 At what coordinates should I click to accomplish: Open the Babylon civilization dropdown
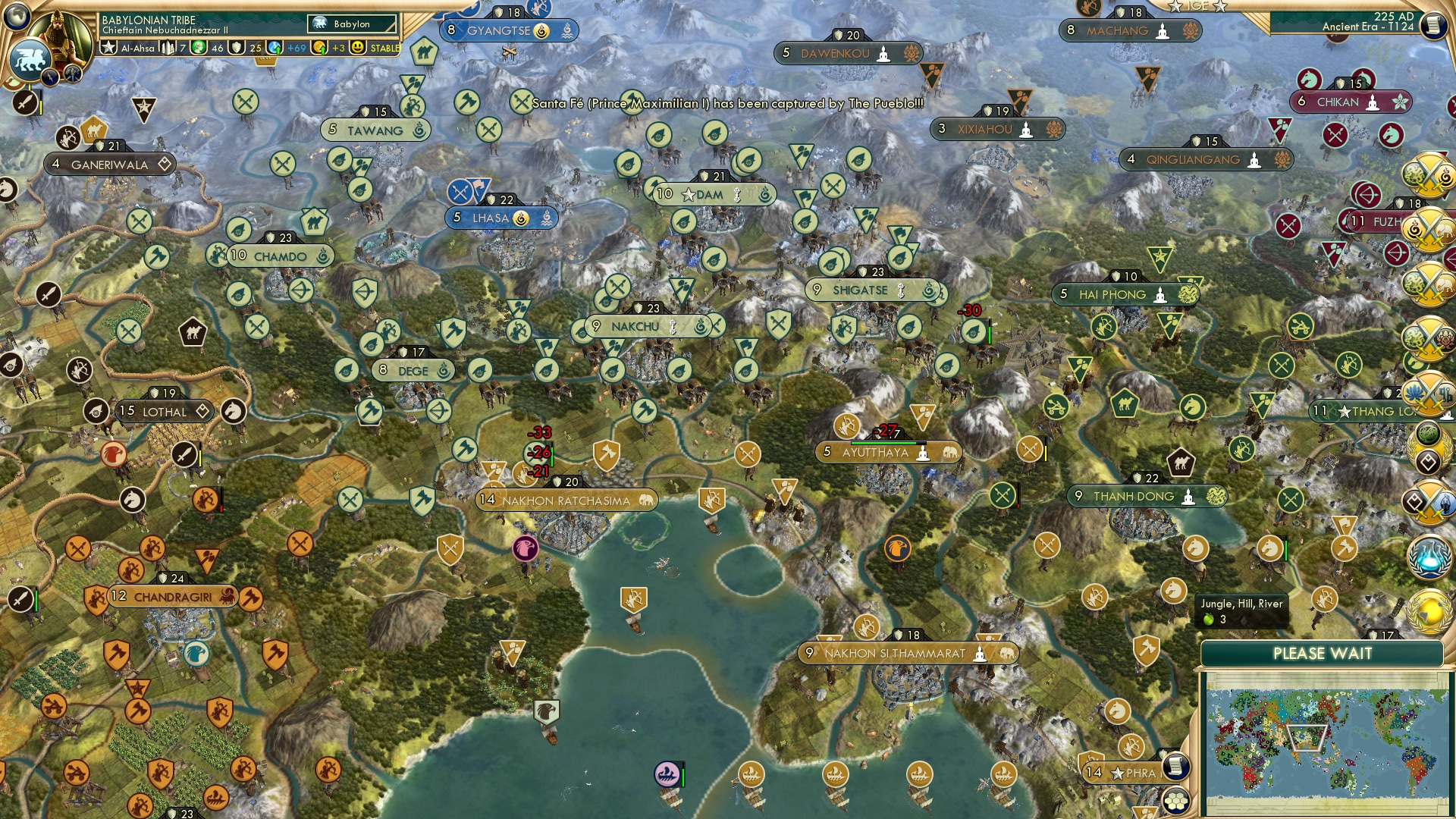(x=352, y=24)
